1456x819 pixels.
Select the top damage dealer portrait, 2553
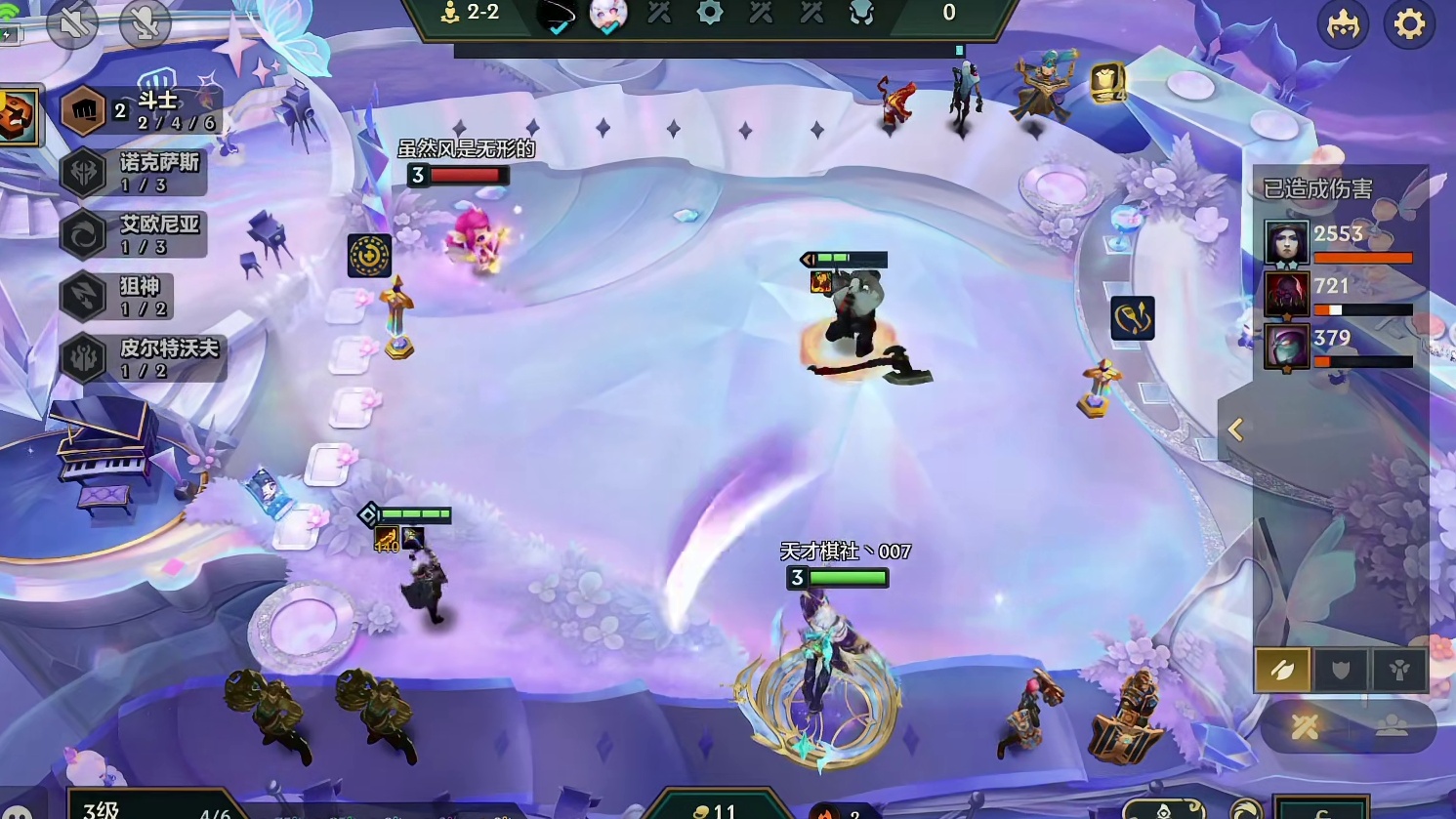click(1286, 242)
